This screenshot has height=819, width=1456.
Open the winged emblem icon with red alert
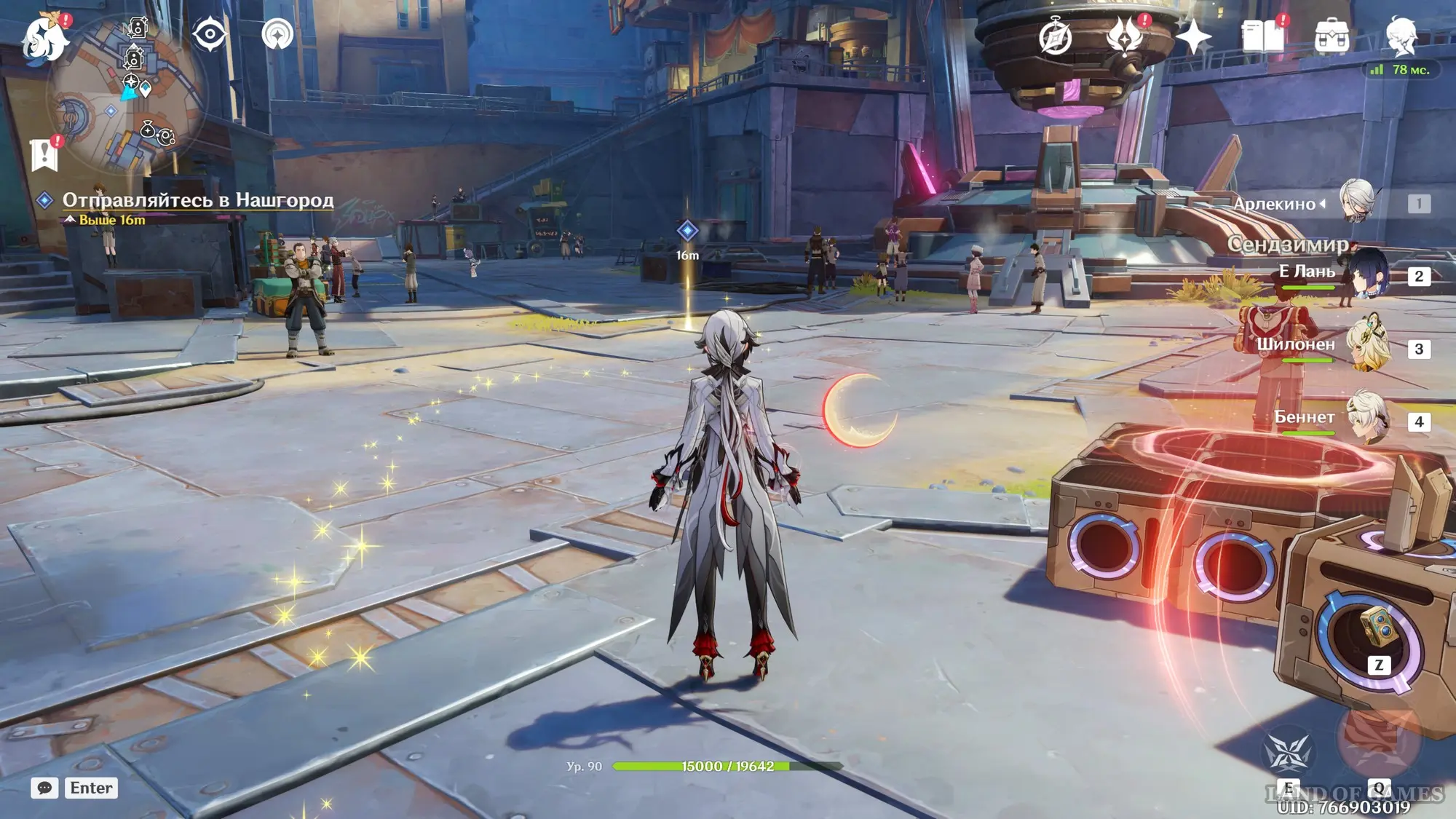[x=1124, y=36]
